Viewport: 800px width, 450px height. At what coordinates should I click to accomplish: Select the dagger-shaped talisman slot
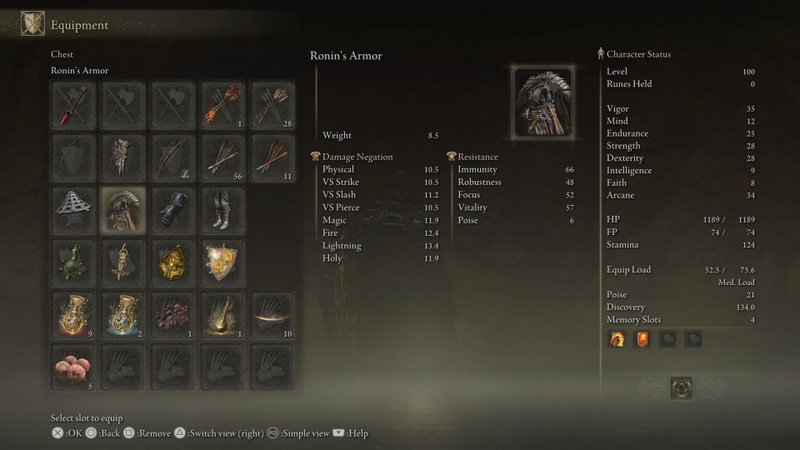(124, 262)
